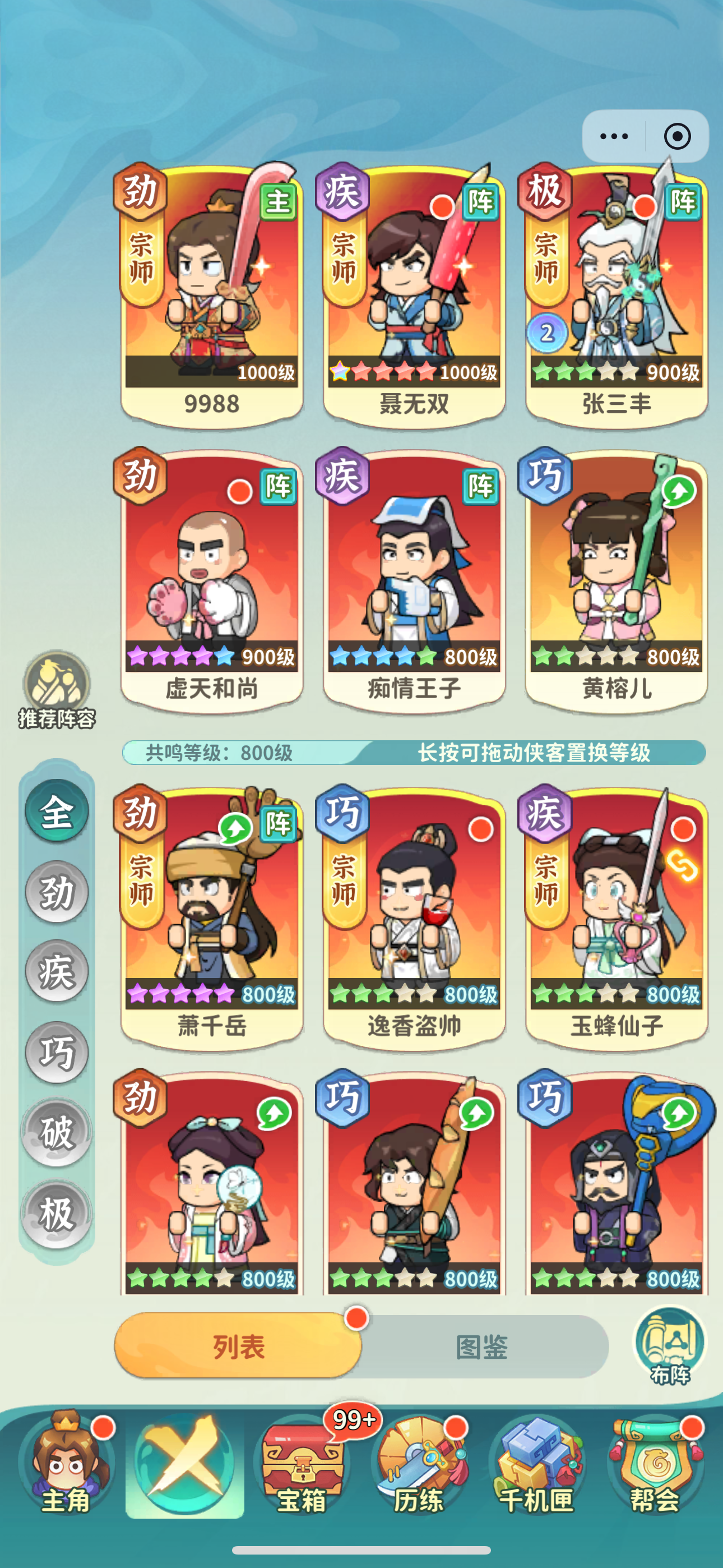Viewport: 723px width, 1568px height.
Task: Open the mini-program more options menu
Action: pyautogui.click(x=615, y=137)
